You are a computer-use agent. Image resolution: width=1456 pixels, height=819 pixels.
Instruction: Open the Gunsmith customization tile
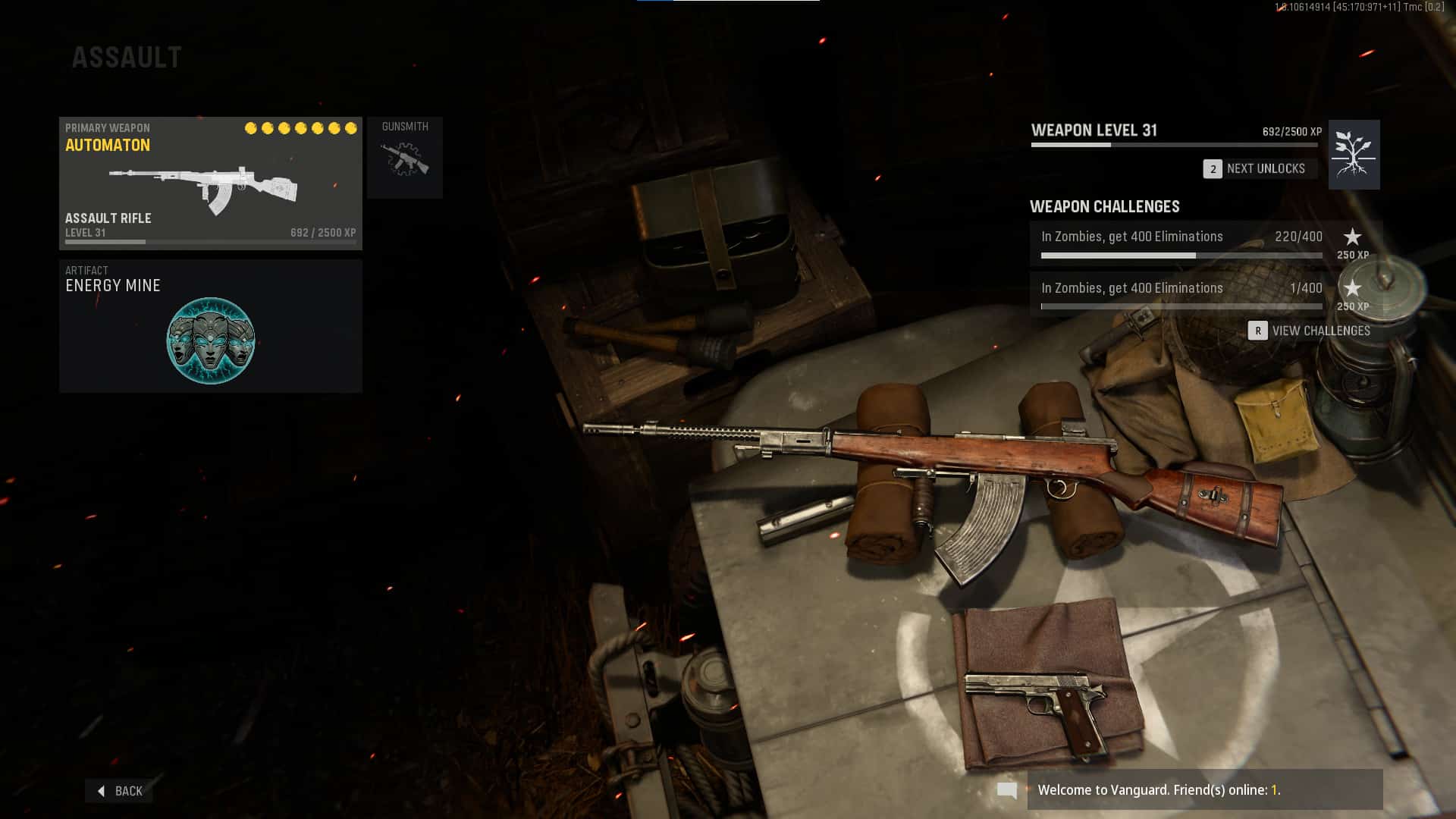[405, 158]
